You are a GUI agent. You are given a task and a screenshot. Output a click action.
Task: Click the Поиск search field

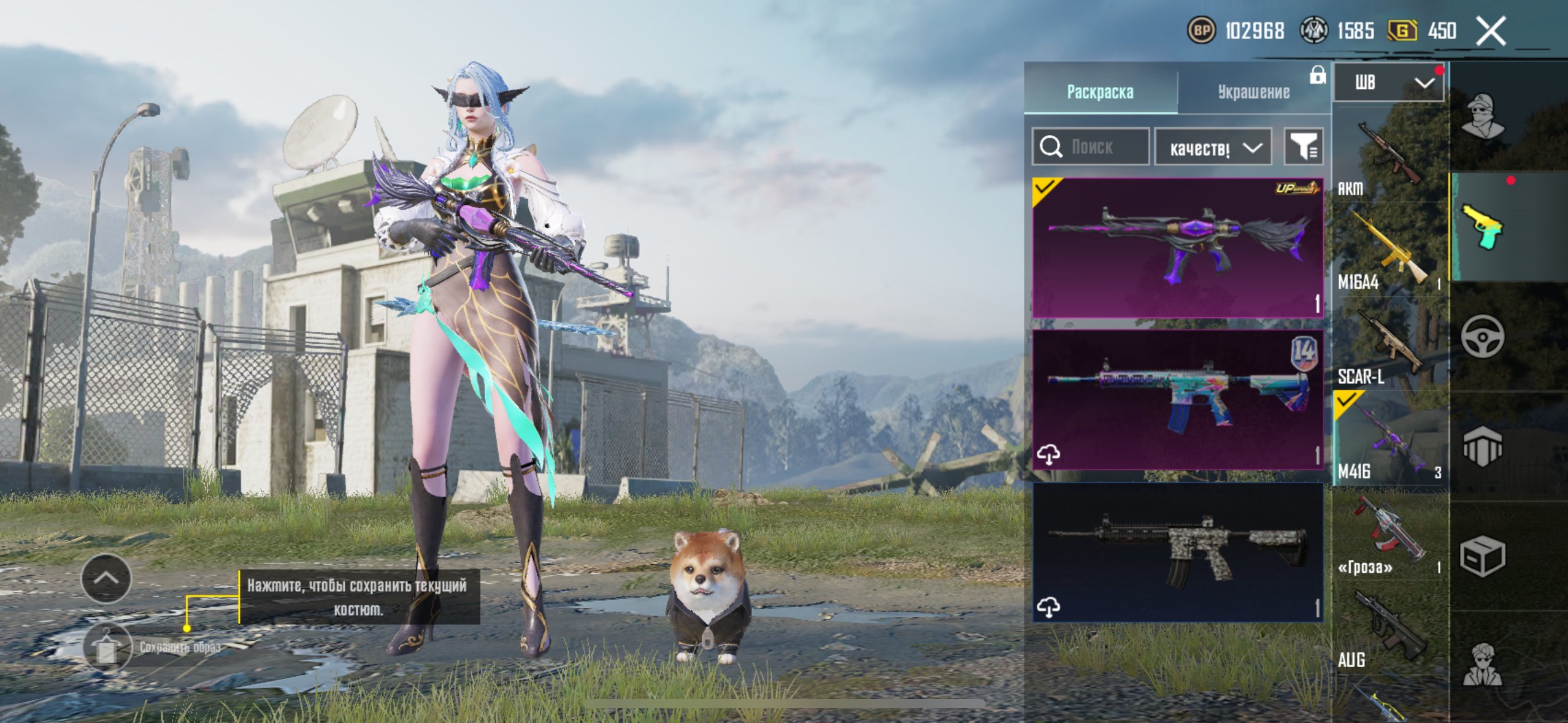(x=1091, y=147)
